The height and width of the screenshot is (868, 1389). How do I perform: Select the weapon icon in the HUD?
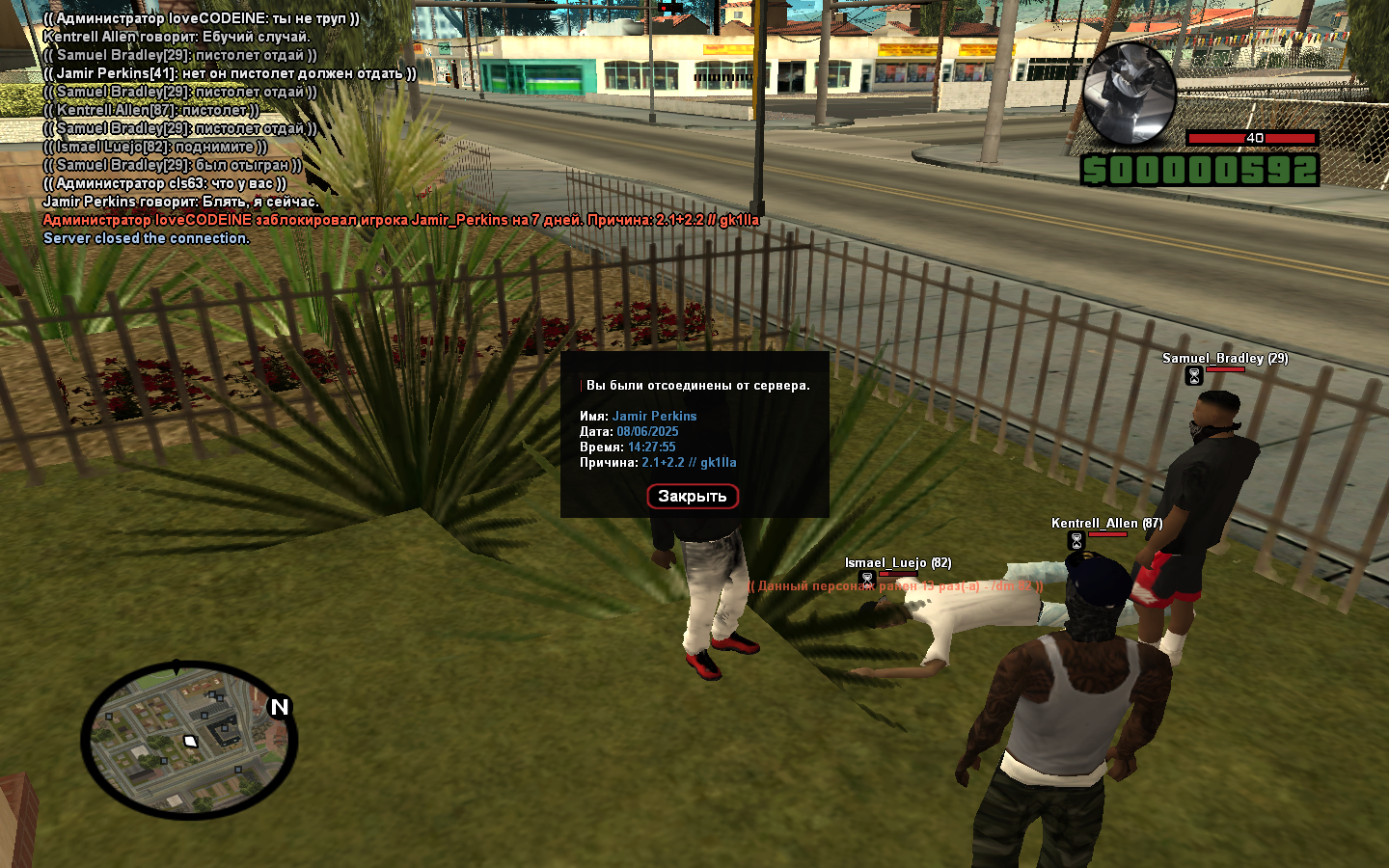(1128, 94)
